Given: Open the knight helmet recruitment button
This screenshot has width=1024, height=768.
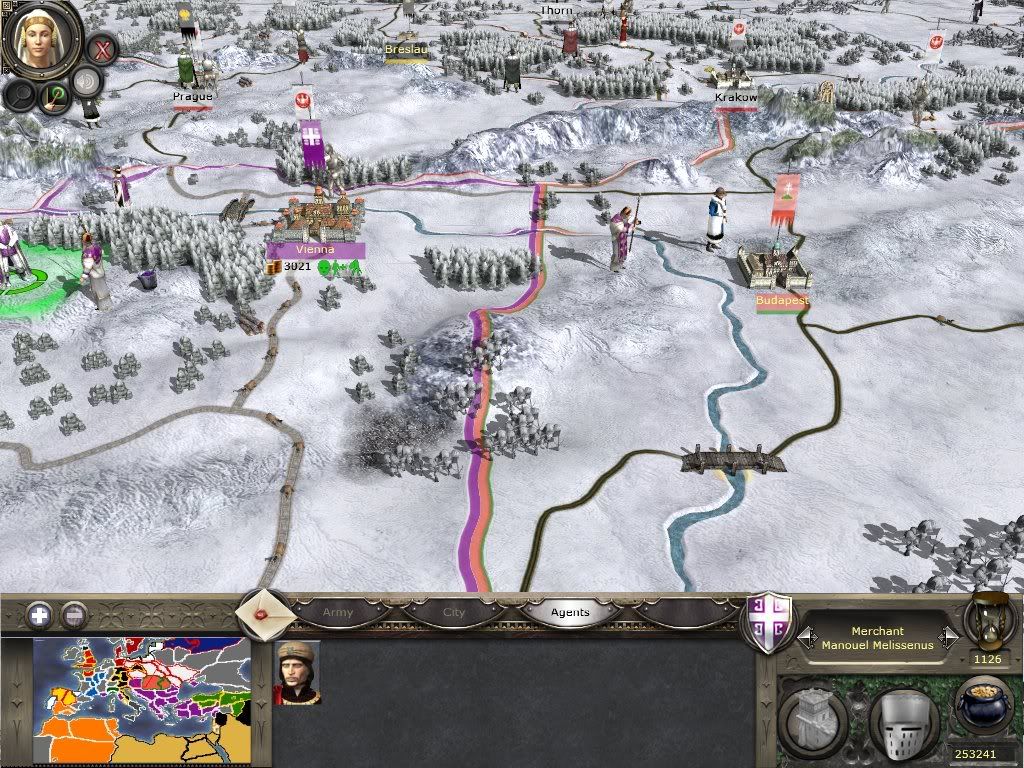Looking at the screenshot, I should click(902, 717).
